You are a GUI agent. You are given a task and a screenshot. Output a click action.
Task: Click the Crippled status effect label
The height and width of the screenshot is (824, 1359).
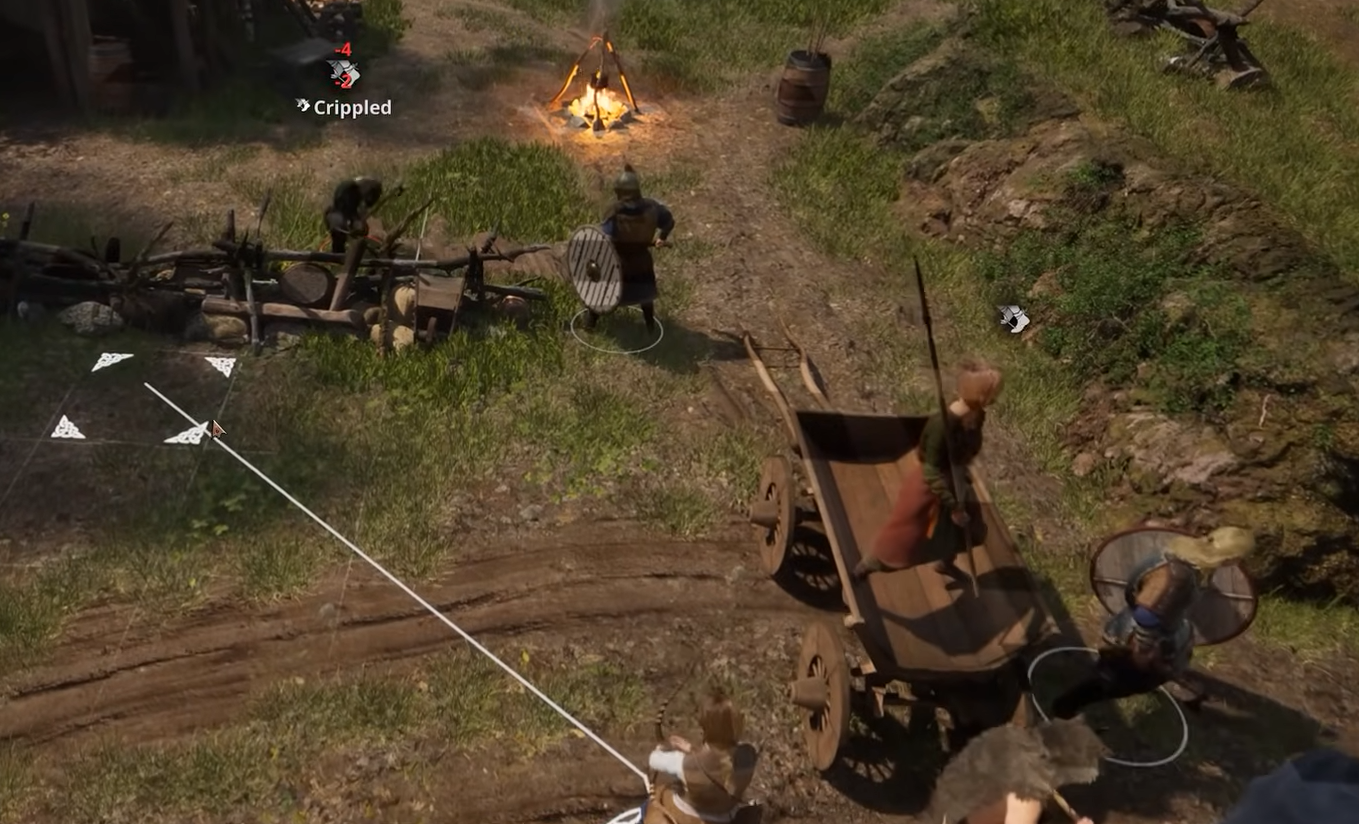click(355, 107)
